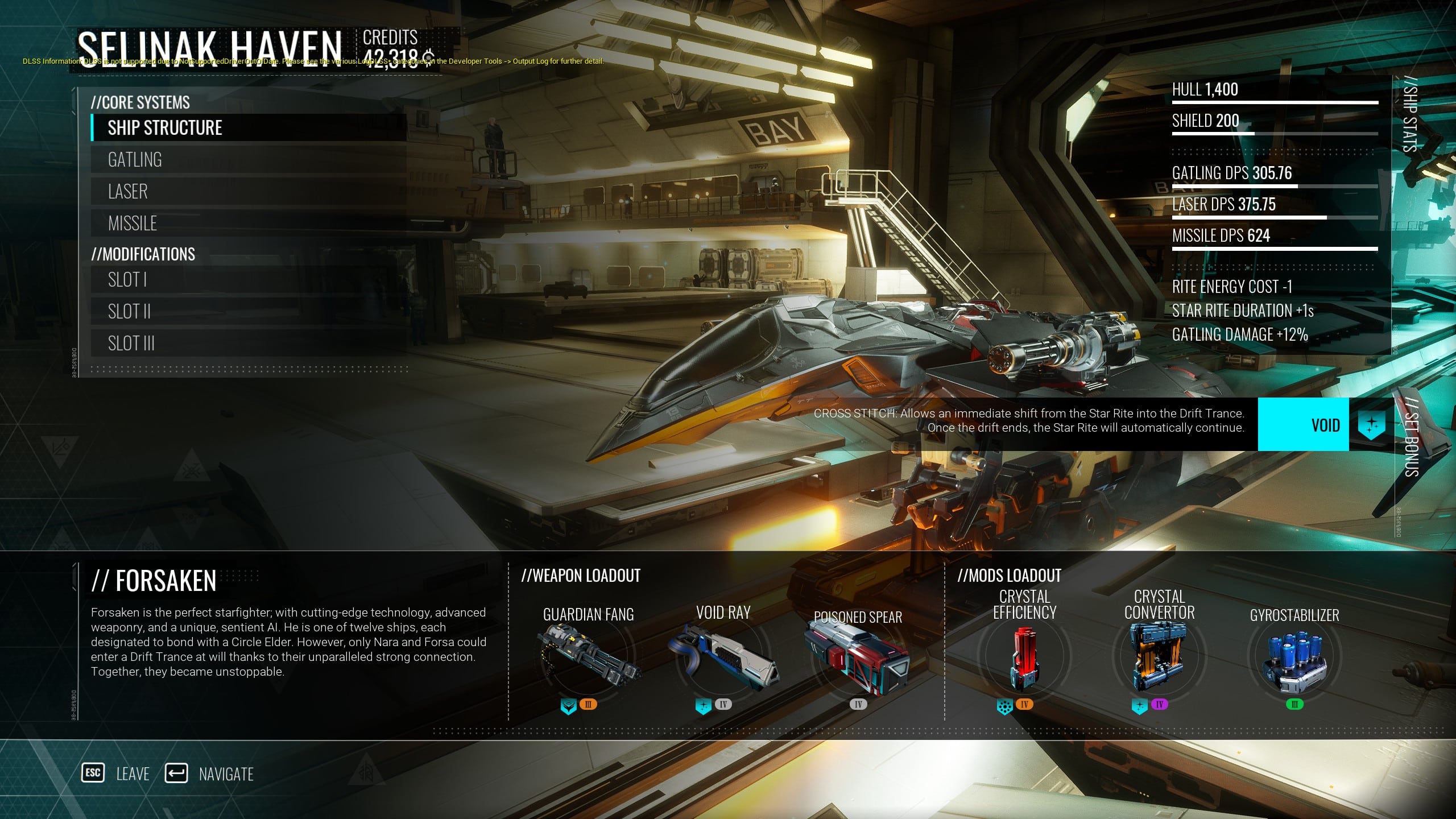Image resolution: width=1456 pixels, height=819 pixels.
Task: Open the Gatling core system
Action: point(249,160)
